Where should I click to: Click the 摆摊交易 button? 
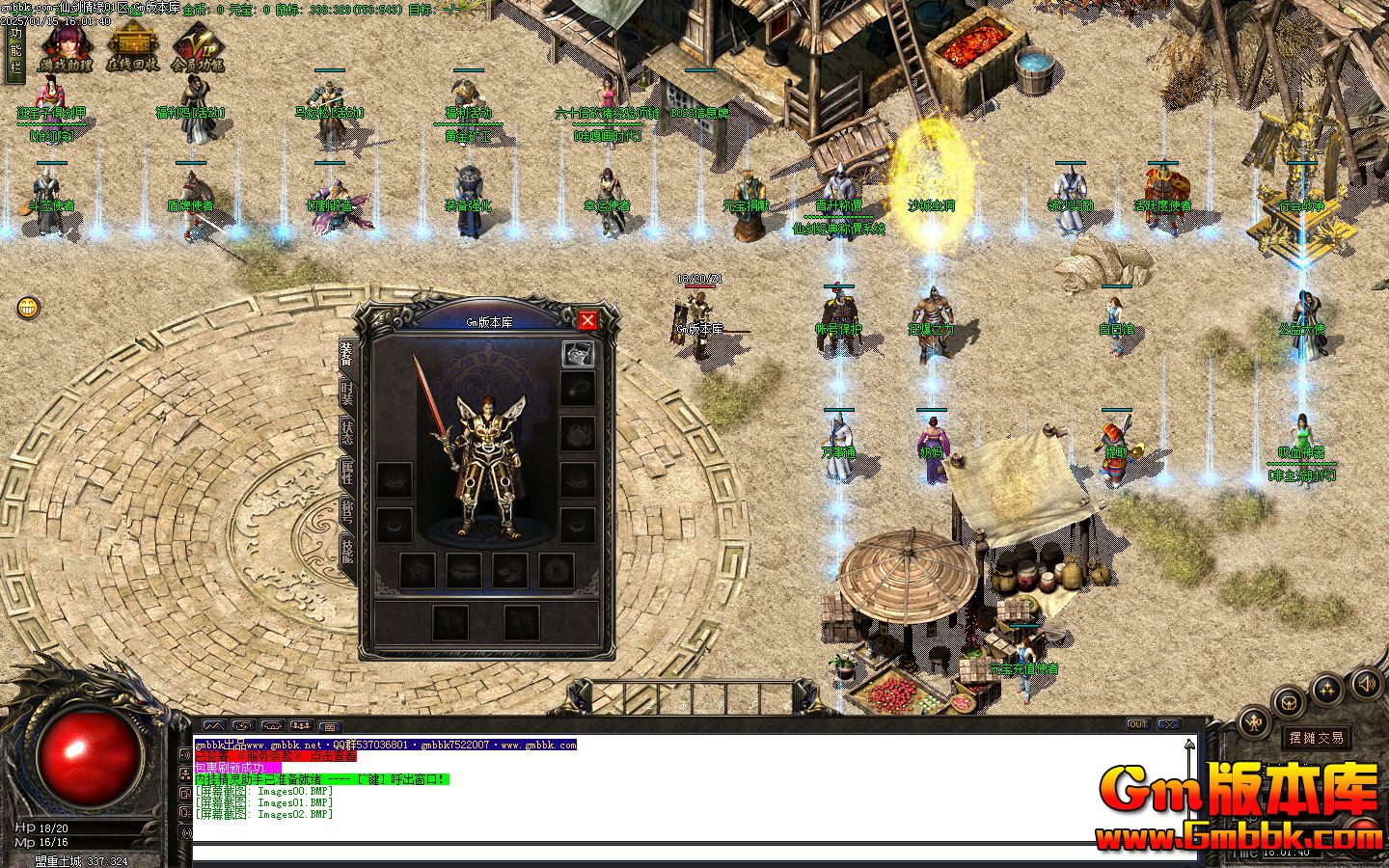1317,738
